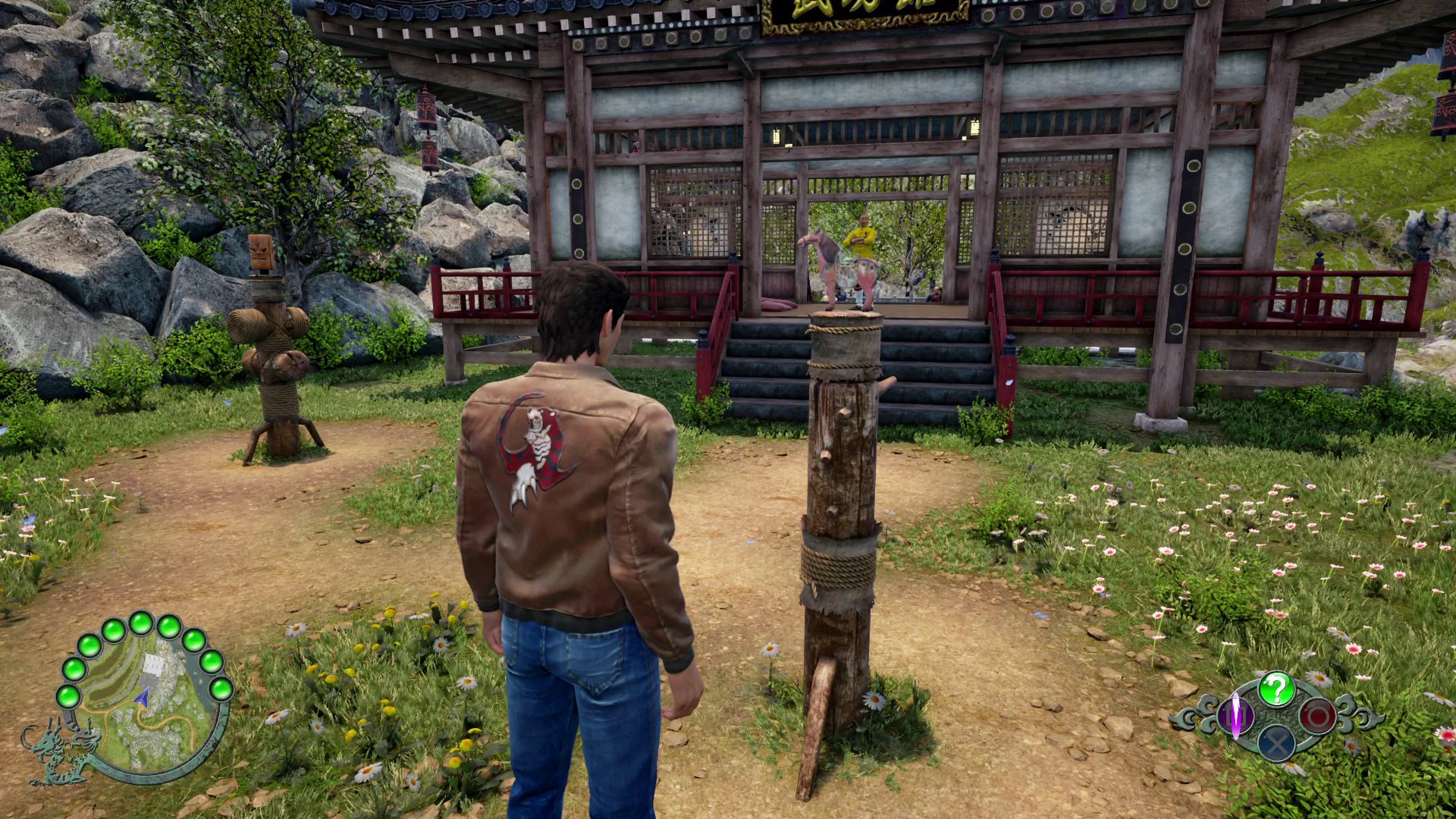Click the purple Square button prompt
This screenshot has width=1456, height=819.
[x=1235, y=715]
